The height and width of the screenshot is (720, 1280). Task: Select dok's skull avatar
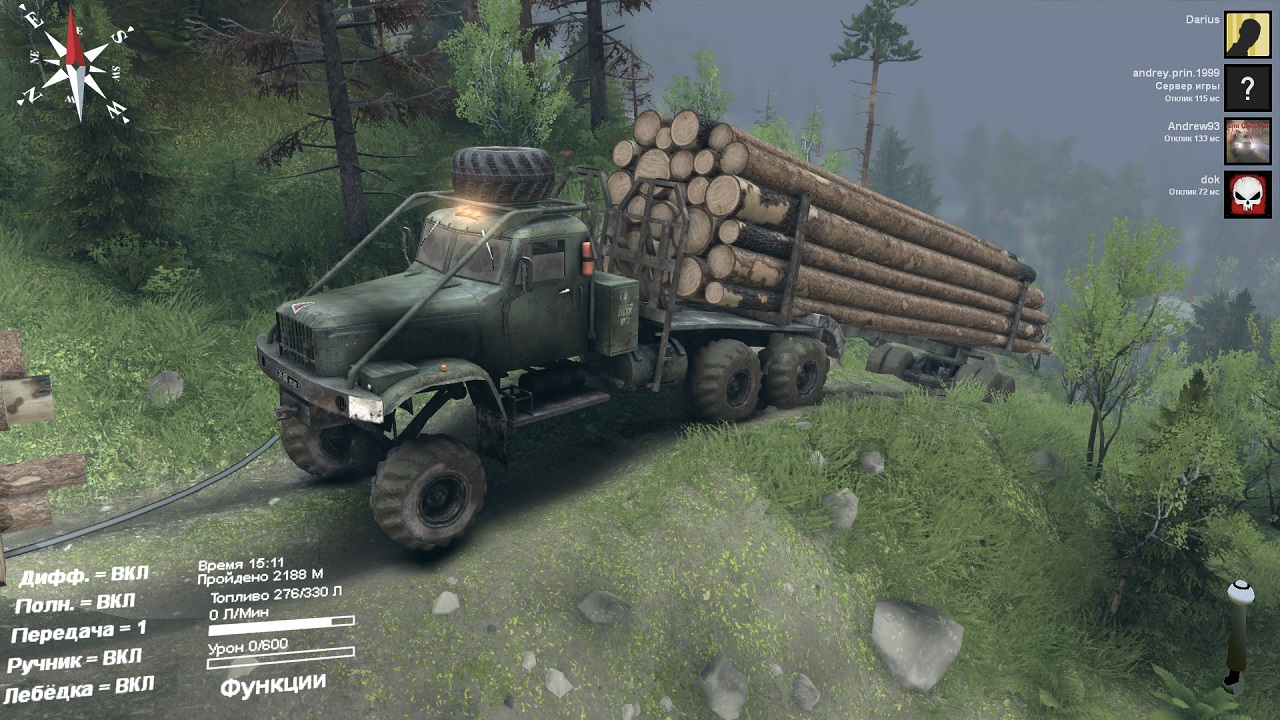click(1247, 194)
